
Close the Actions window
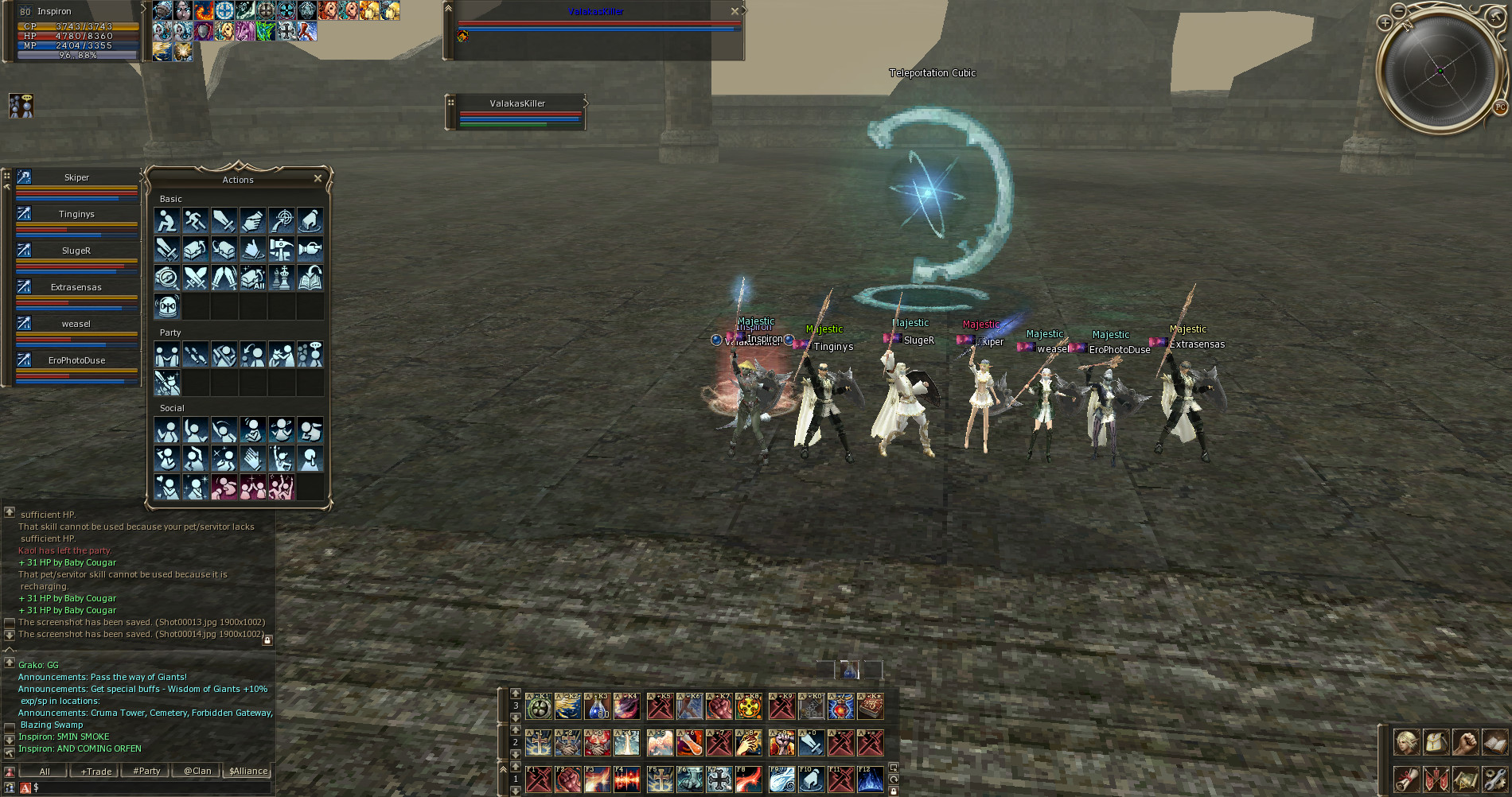point(318,178)
